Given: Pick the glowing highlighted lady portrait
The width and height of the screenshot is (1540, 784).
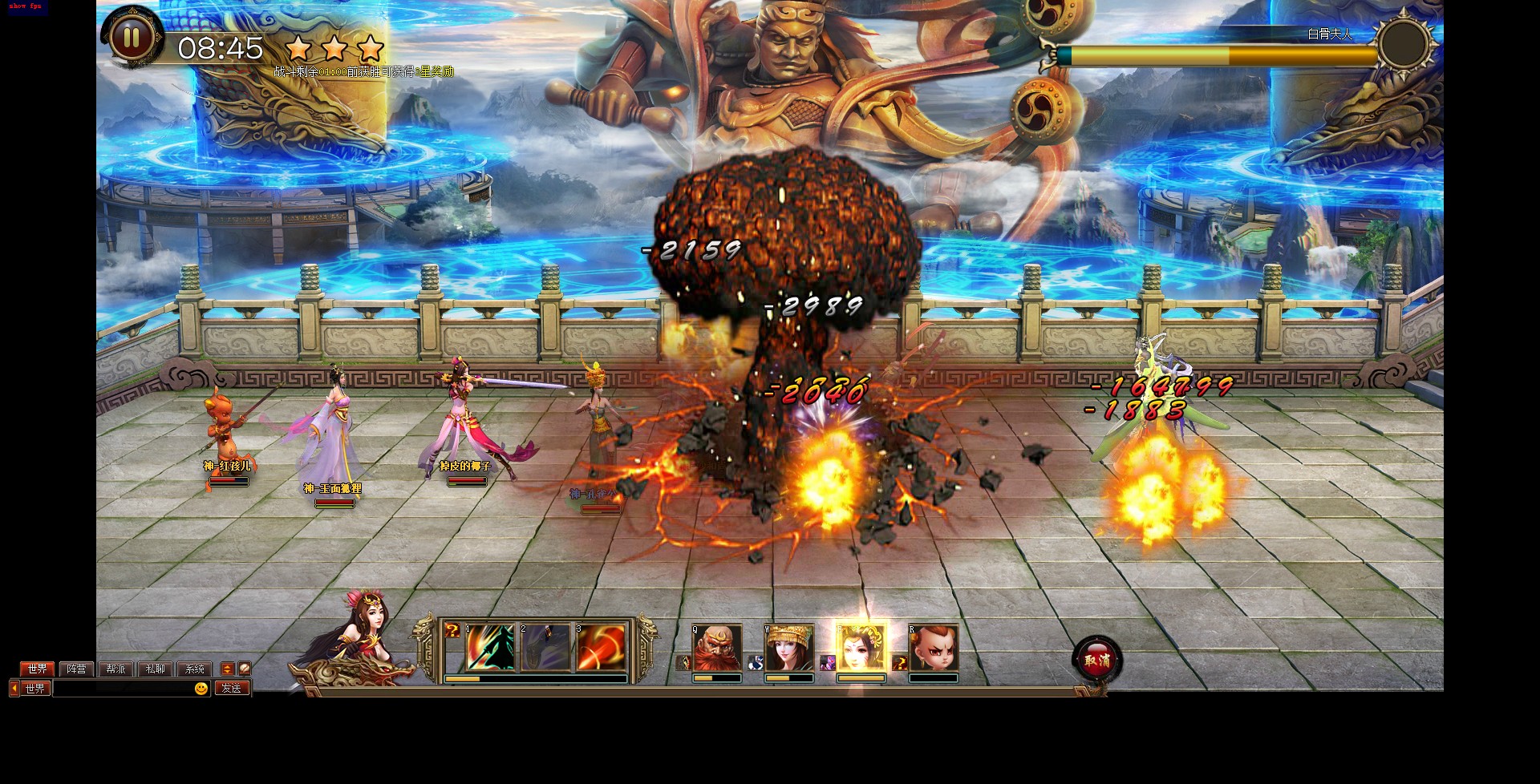Looking at the screenshot, I should (861, 648).
